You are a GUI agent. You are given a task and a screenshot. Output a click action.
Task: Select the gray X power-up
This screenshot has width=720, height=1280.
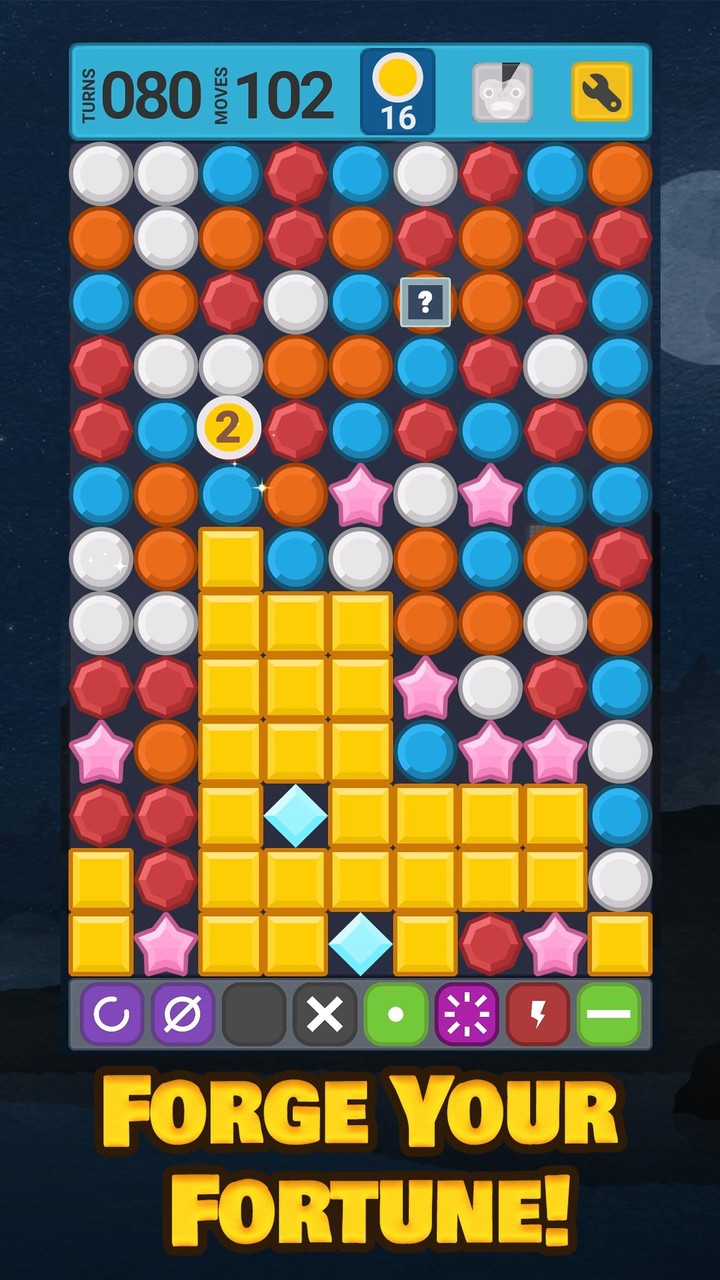point(325,1013)
